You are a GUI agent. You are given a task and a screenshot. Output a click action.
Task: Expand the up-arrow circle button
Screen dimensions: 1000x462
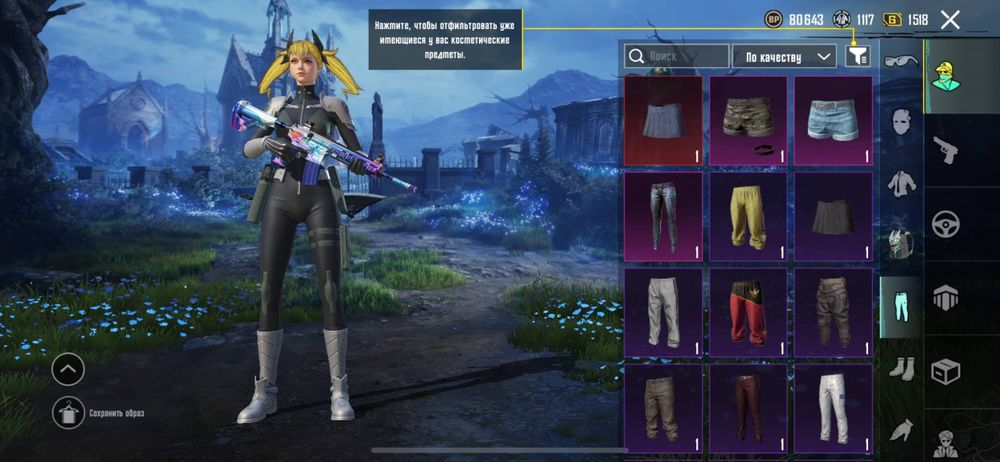(68, 371)
